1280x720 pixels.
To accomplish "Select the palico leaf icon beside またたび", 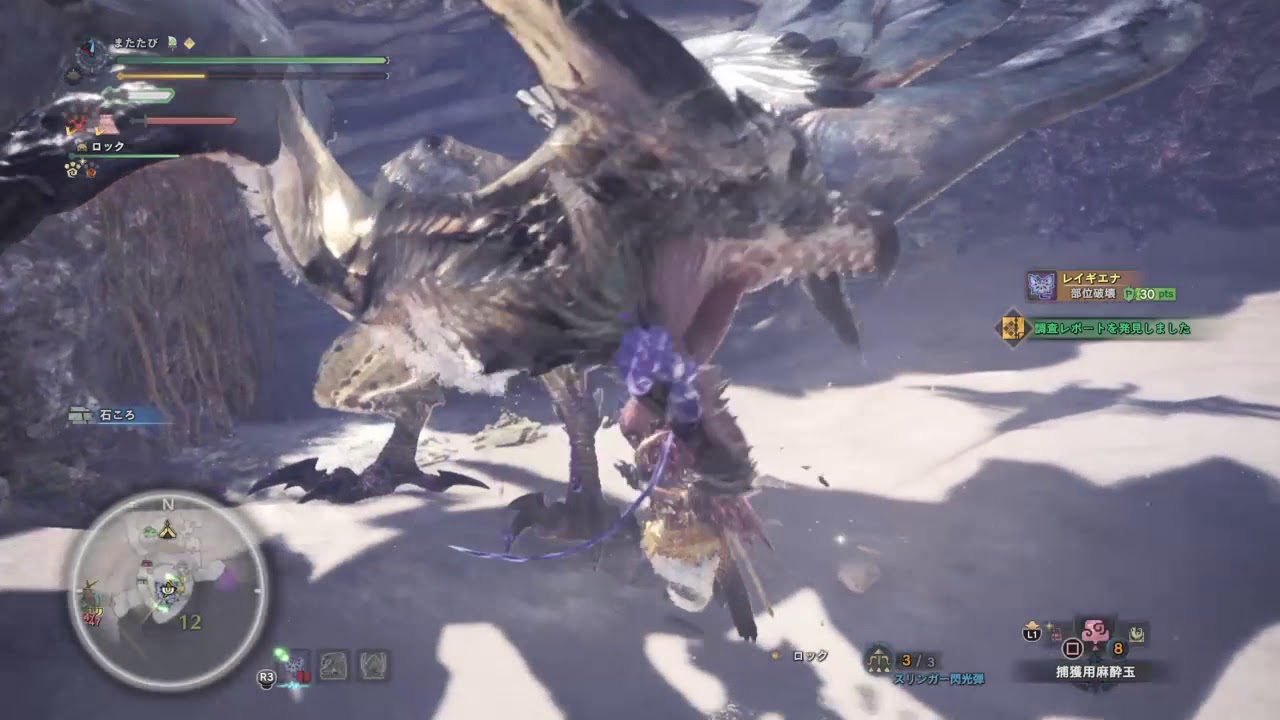I will (172, 43).
